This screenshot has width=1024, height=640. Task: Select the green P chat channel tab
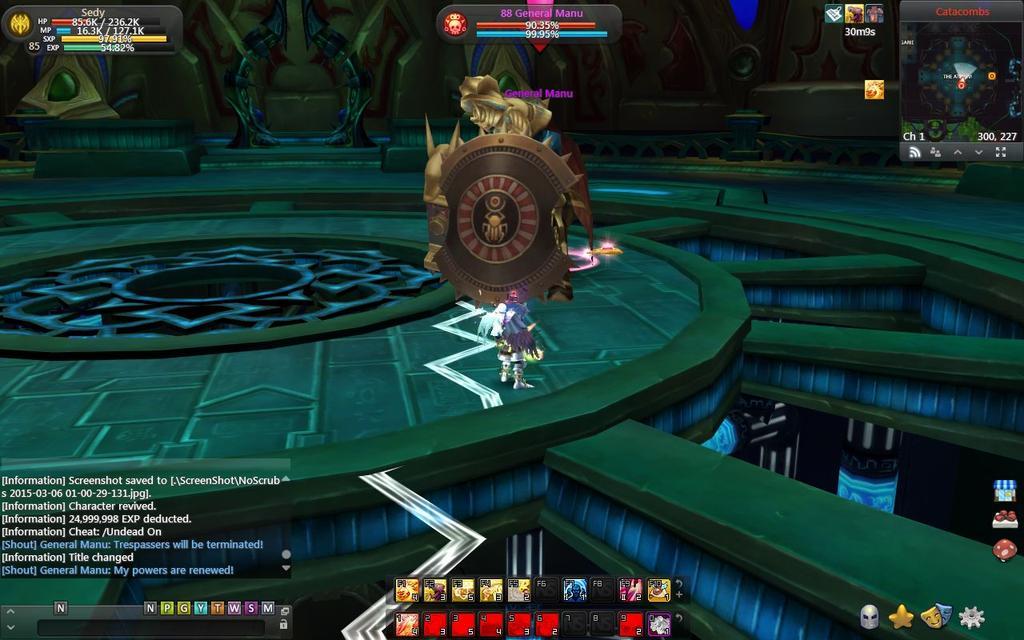(x=166, y=608)
